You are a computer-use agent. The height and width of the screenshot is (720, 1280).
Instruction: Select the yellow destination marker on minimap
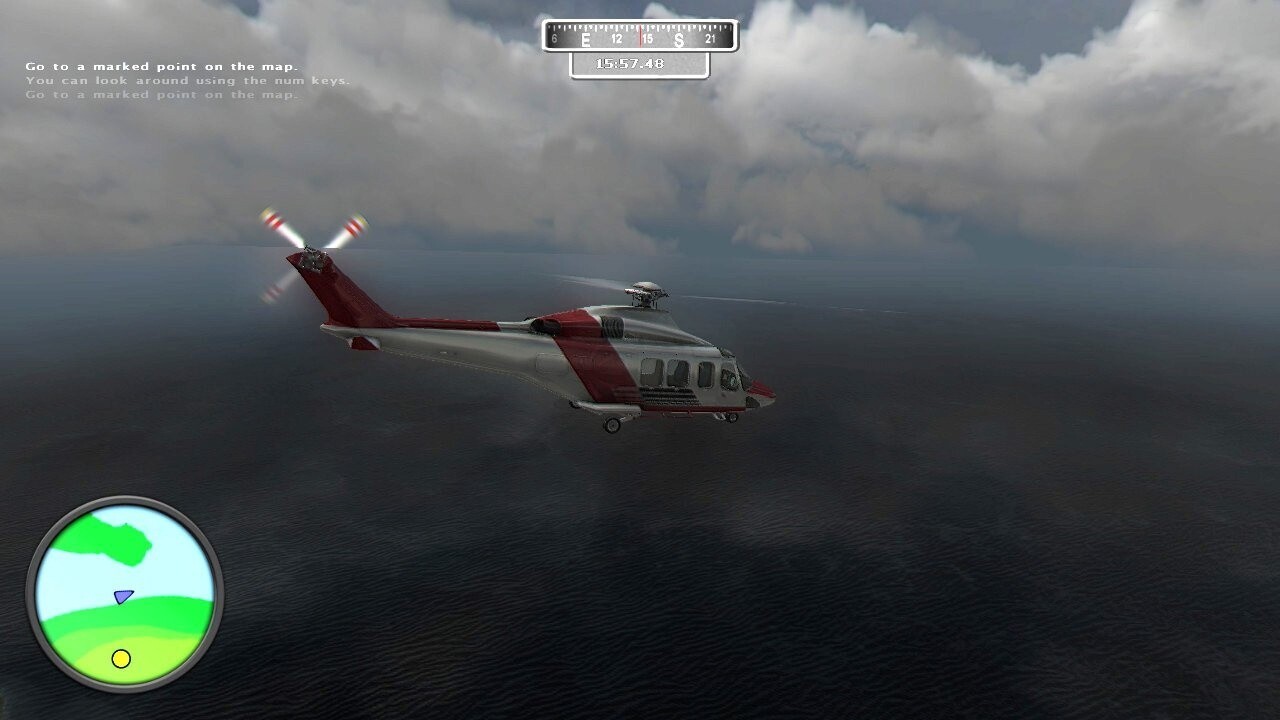click(121, 658)
